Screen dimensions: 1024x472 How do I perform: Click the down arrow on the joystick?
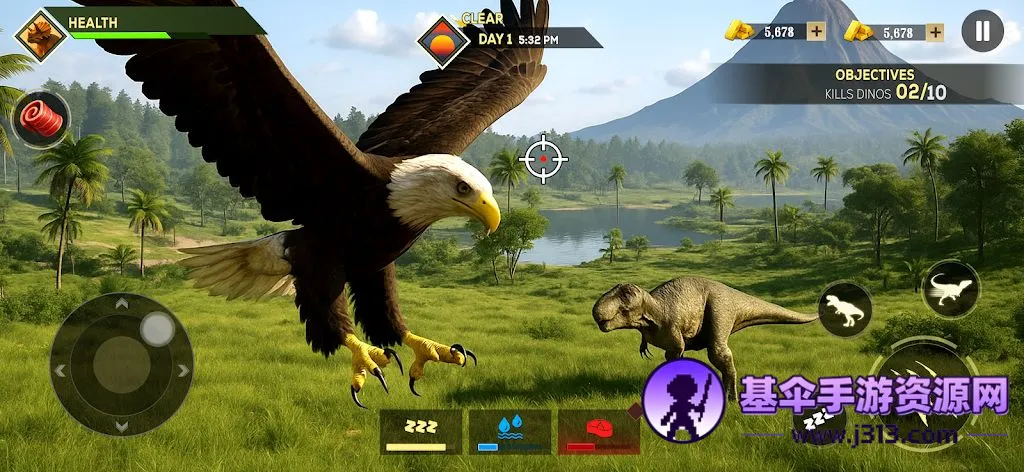pyautogui.click(x=121, y=426)
